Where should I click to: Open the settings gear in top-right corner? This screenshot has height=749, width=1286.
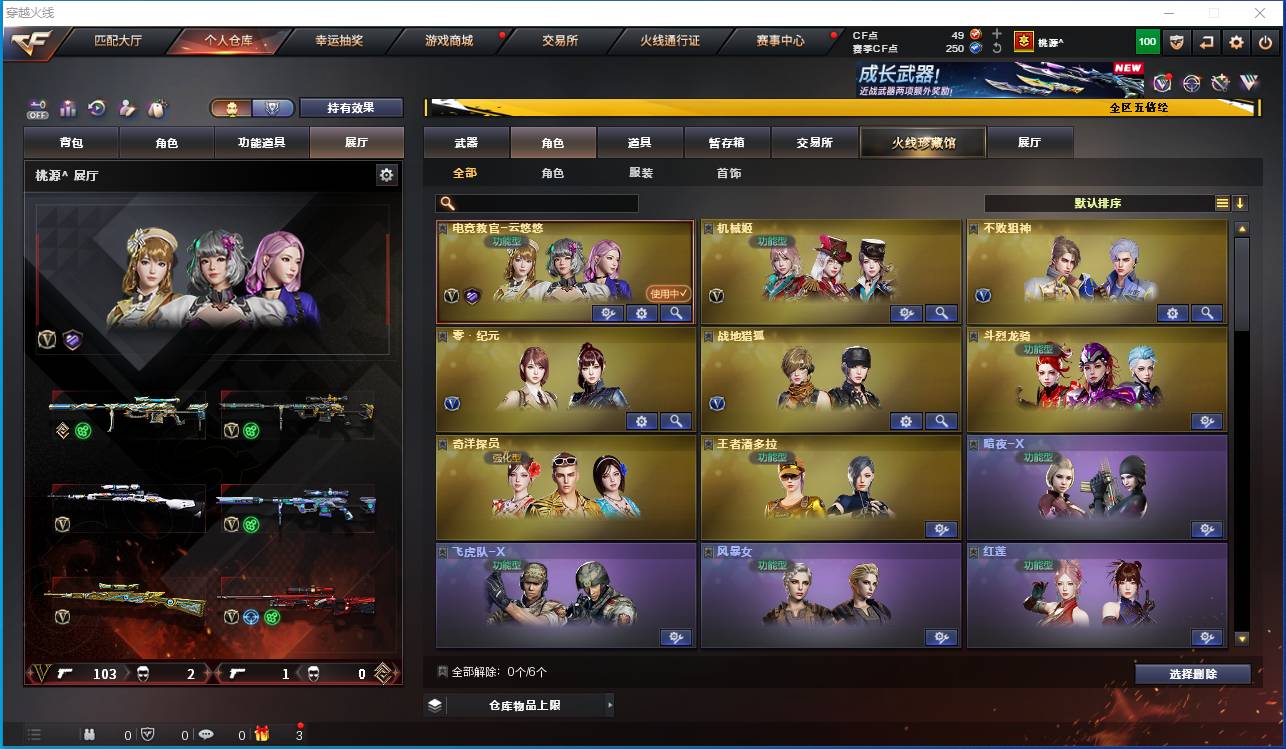(1237, 42)
